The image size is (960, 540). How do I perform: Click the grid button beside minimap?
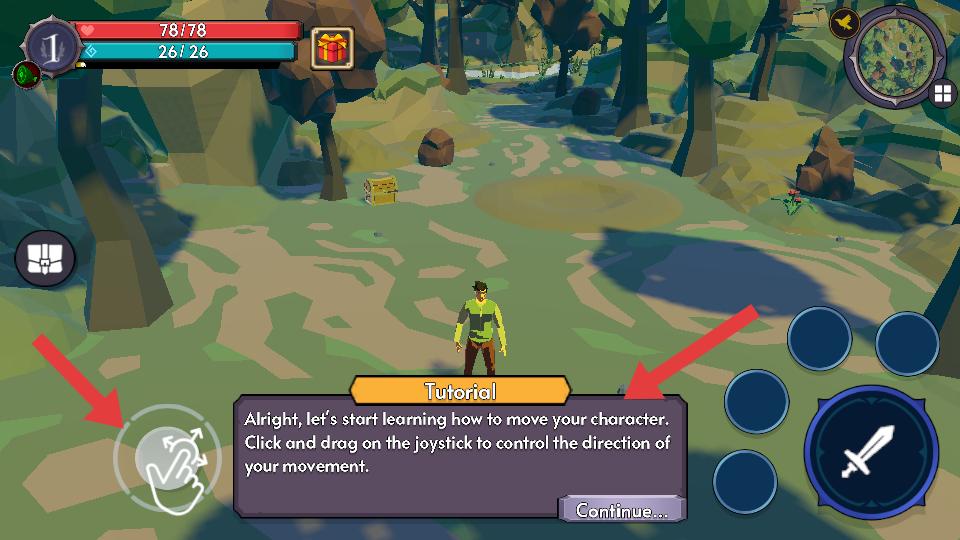click(x=941, y=94)
